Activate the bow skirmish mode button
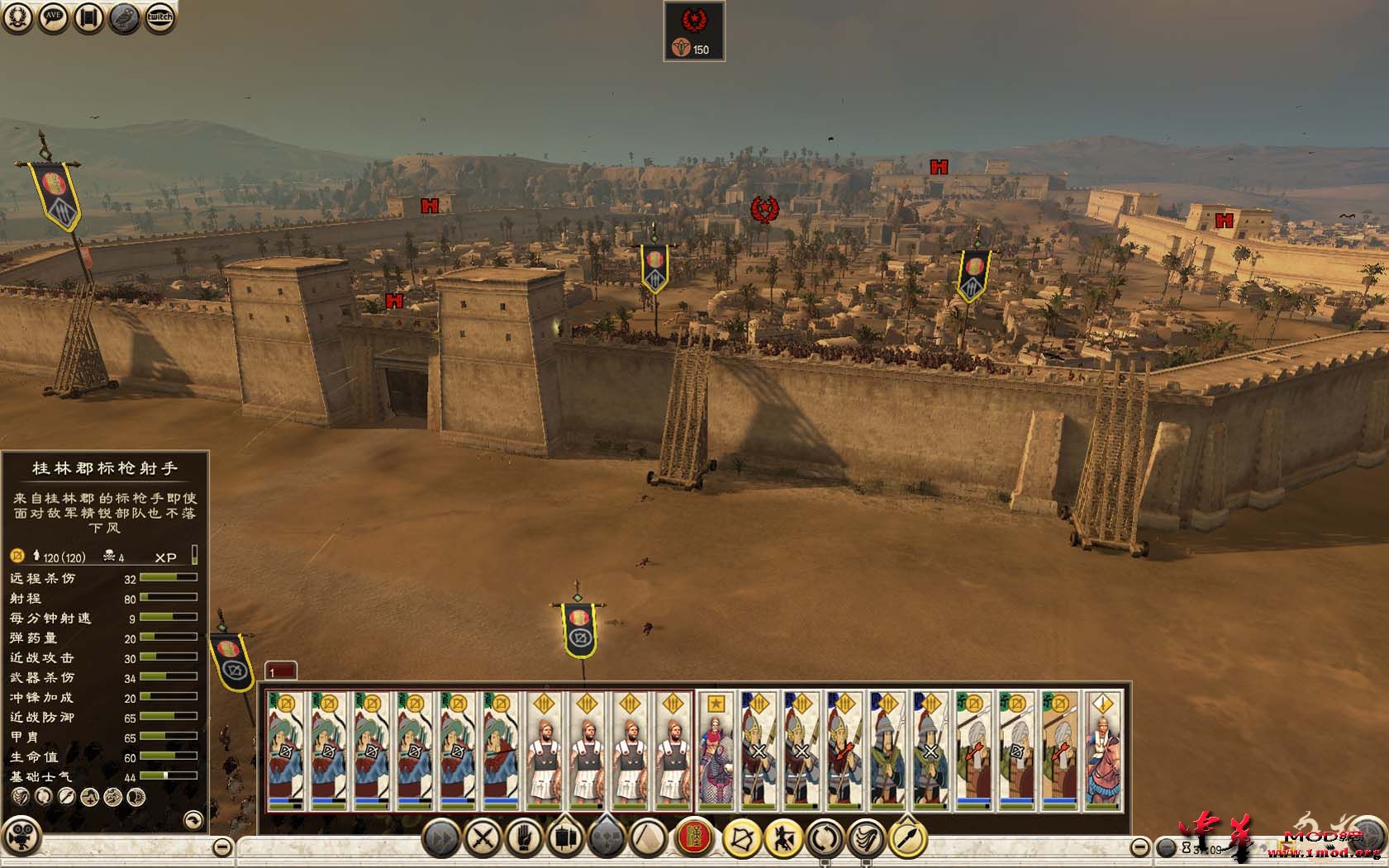 741,839
